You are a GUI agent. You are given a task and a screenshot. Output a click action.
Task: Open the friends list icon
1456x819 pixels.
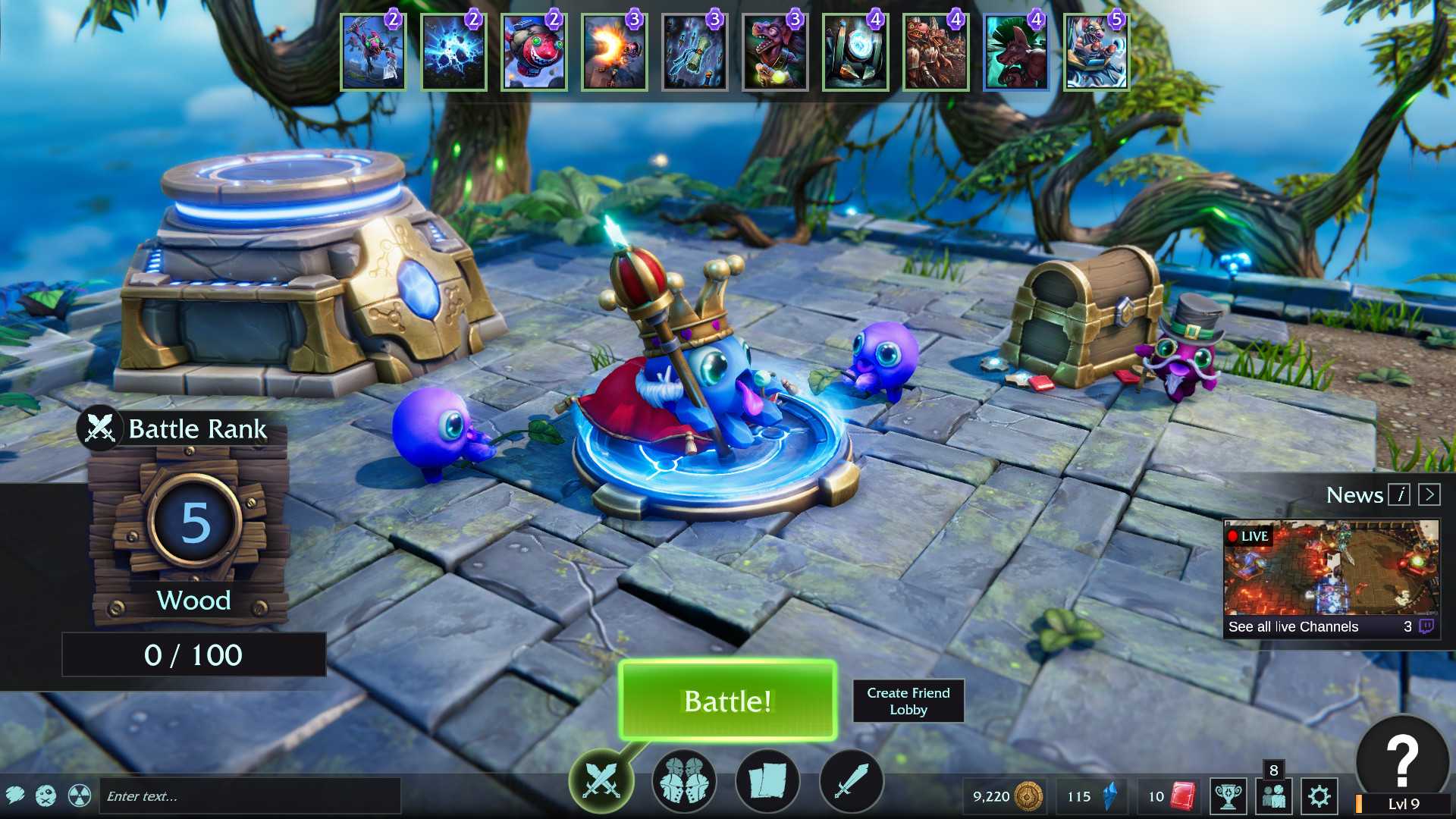1274,796
